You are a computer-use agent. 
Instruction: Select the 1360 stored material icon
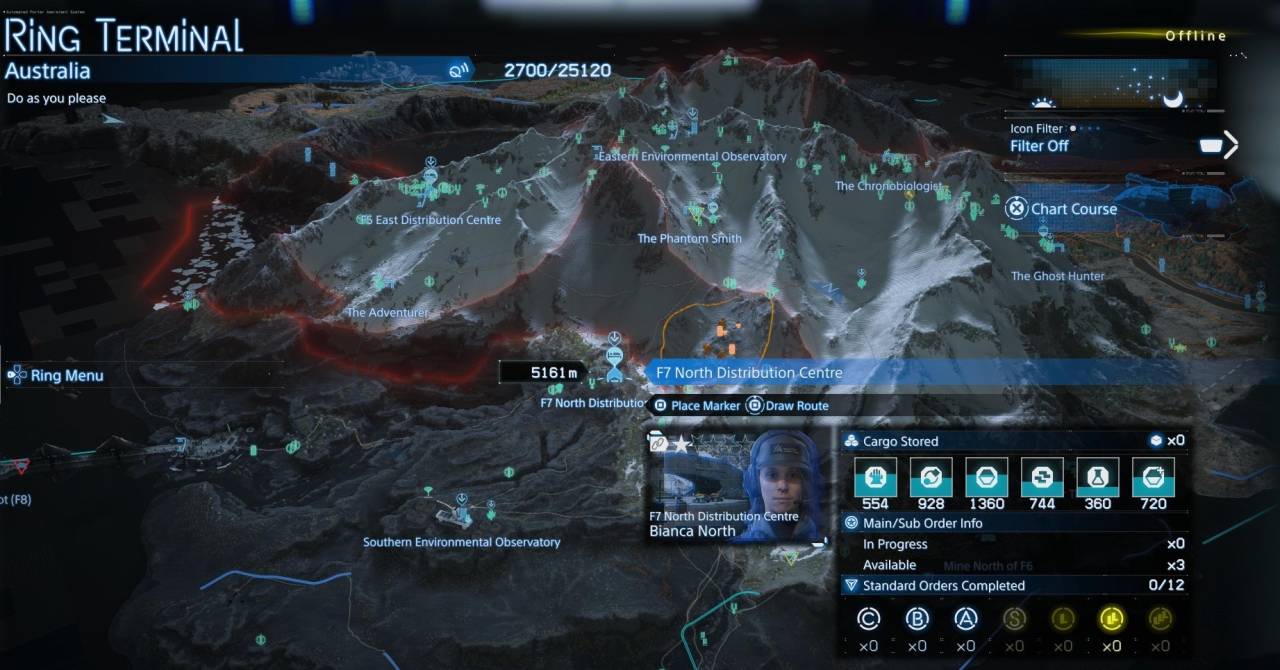(986, 477)
